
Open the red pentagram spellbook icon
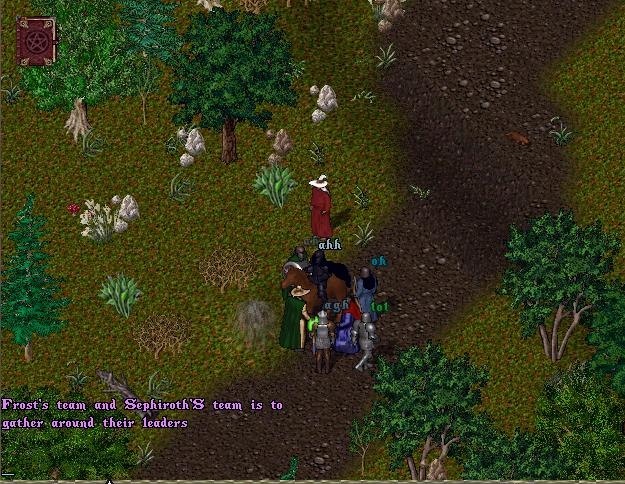36,42
